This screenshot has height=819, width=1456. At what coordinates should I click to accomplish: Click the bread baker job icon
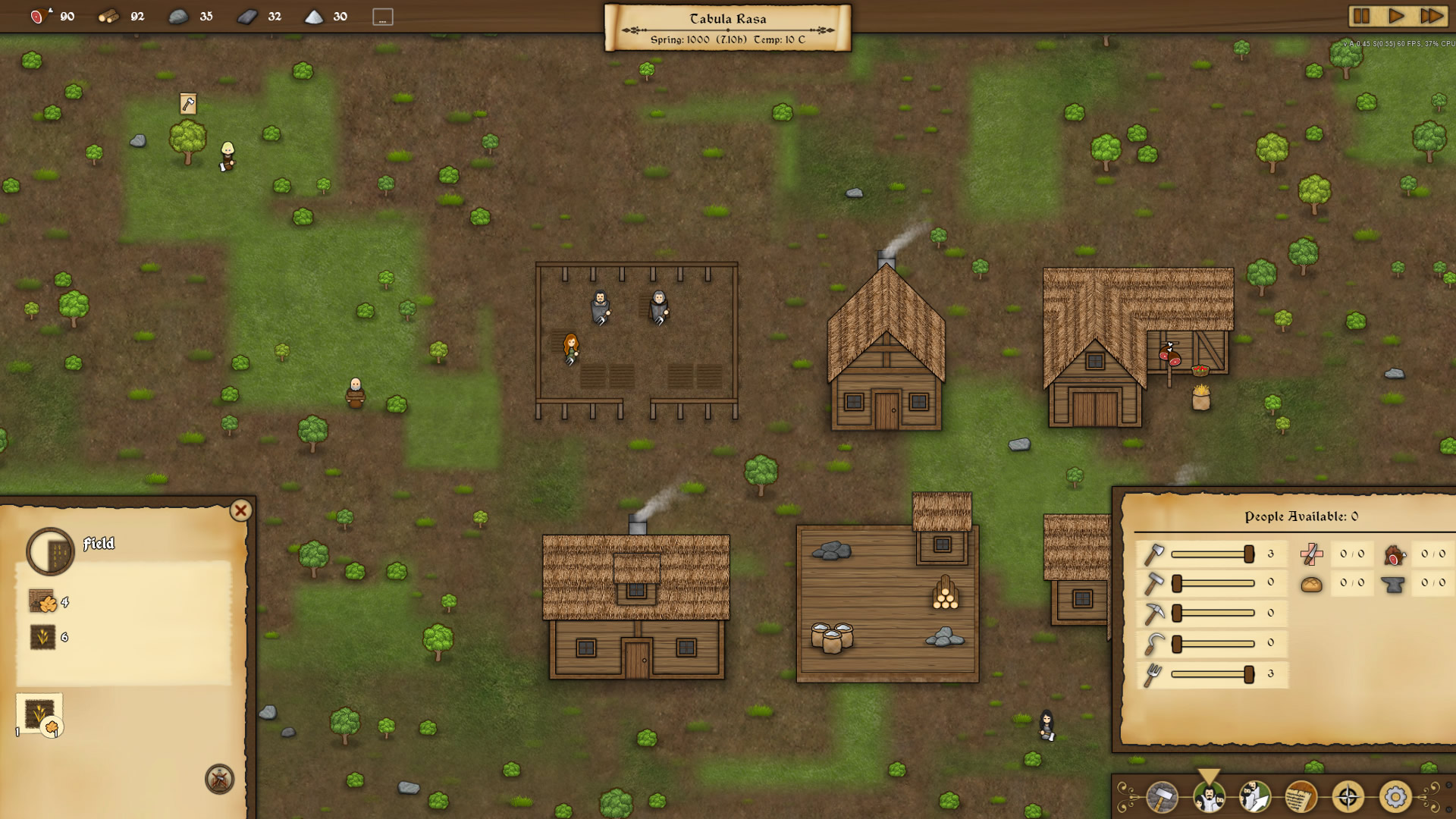1311,584
